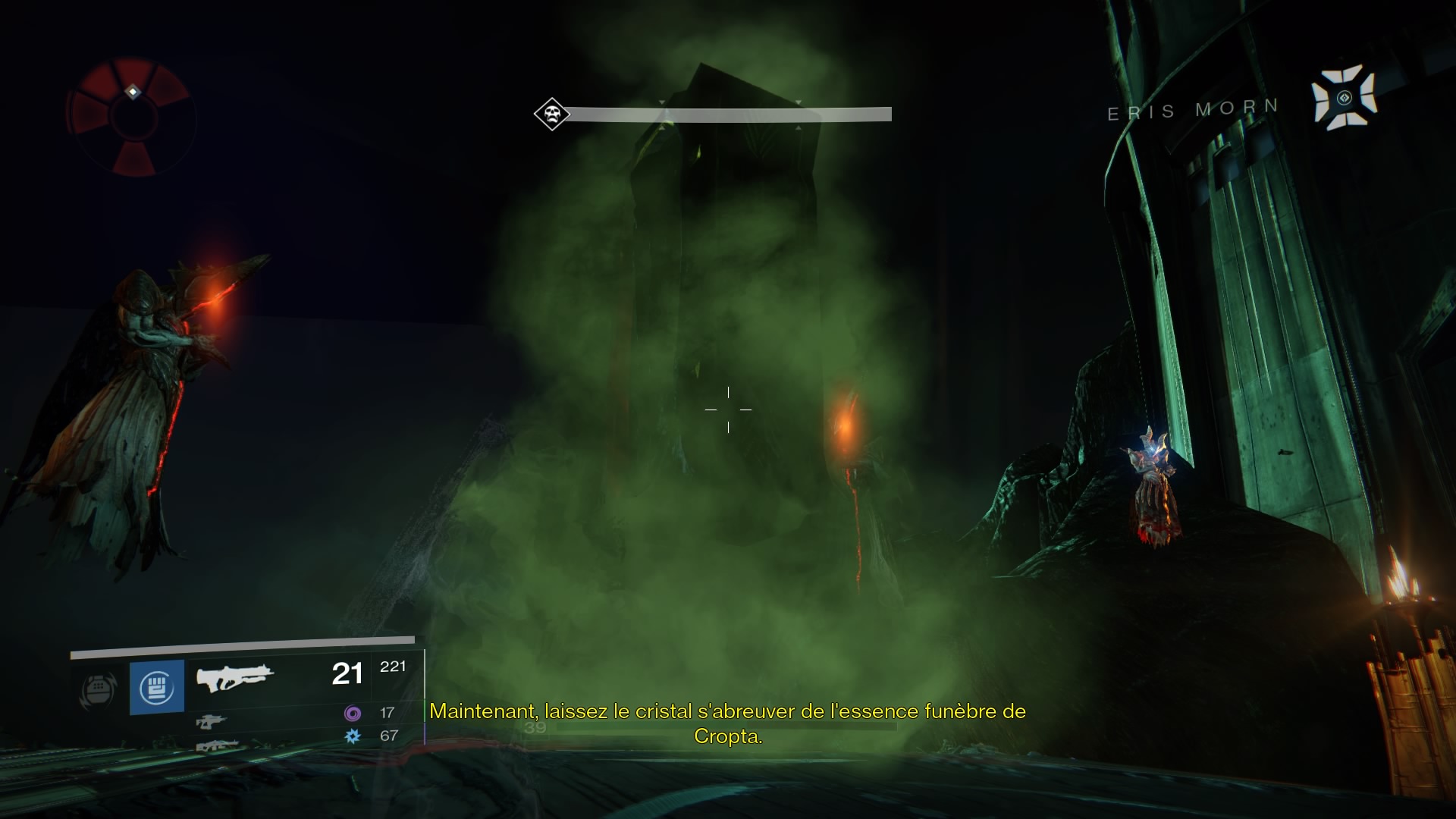
Task: Select the boss skull diamond icon
Action: point(551,115)
